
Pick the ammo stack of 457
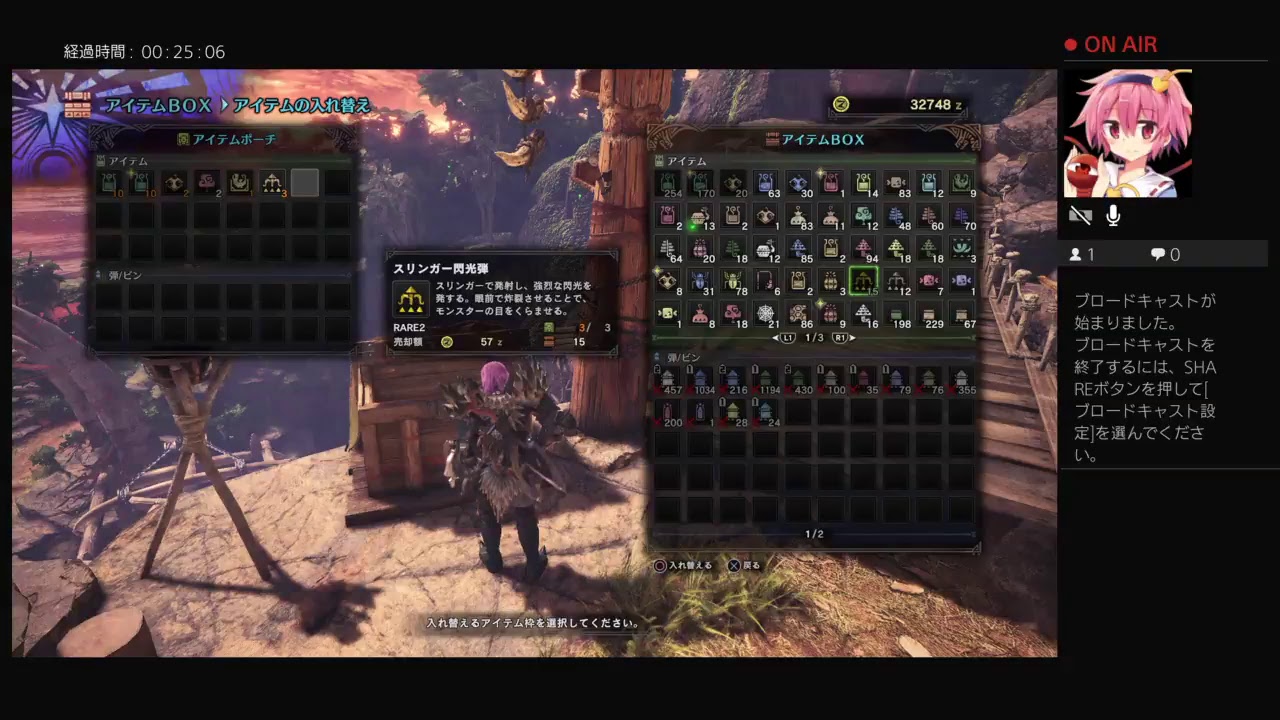coord(668,379)
